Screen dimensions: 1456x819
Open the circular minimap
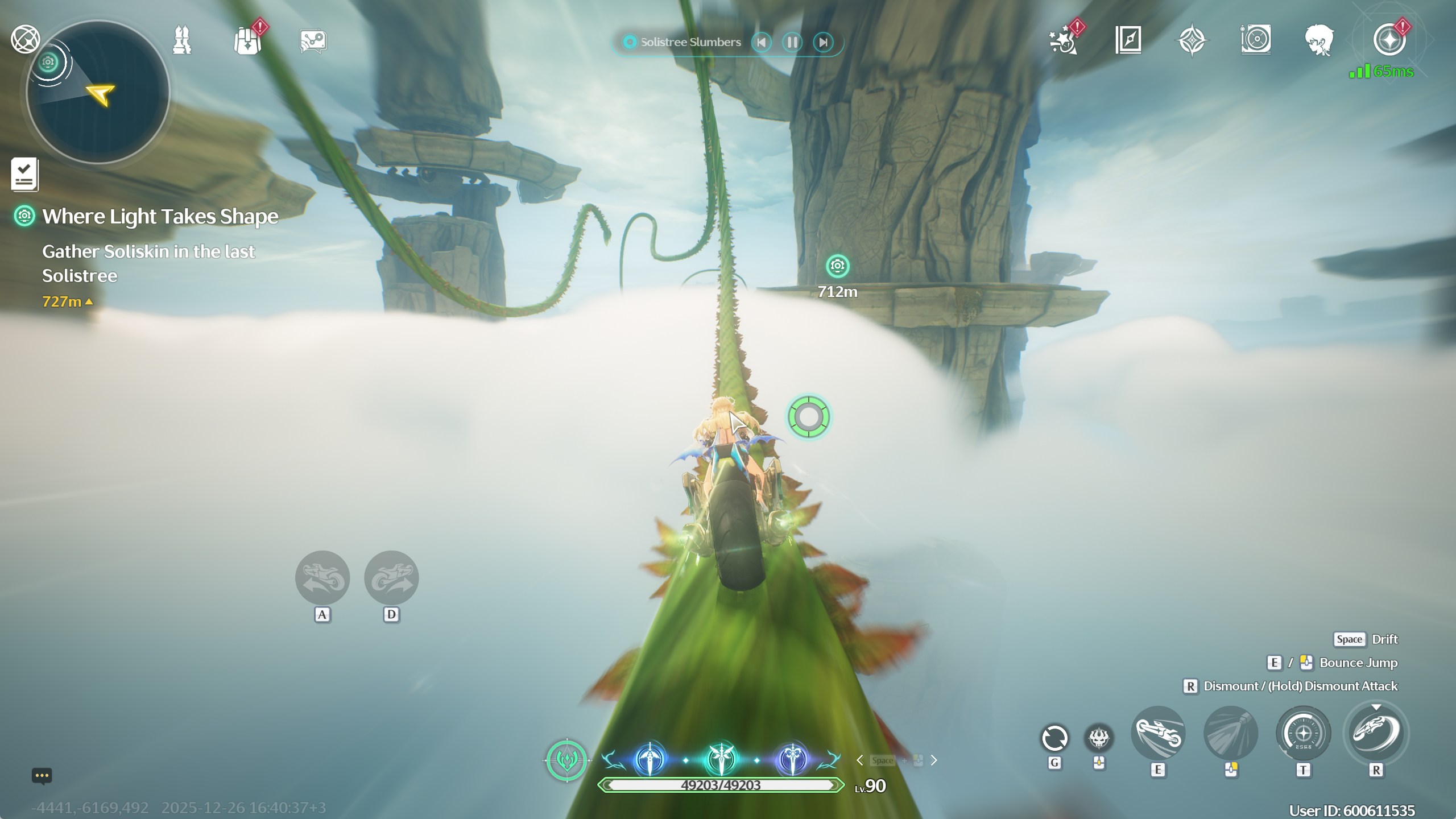tap(98, 92)
